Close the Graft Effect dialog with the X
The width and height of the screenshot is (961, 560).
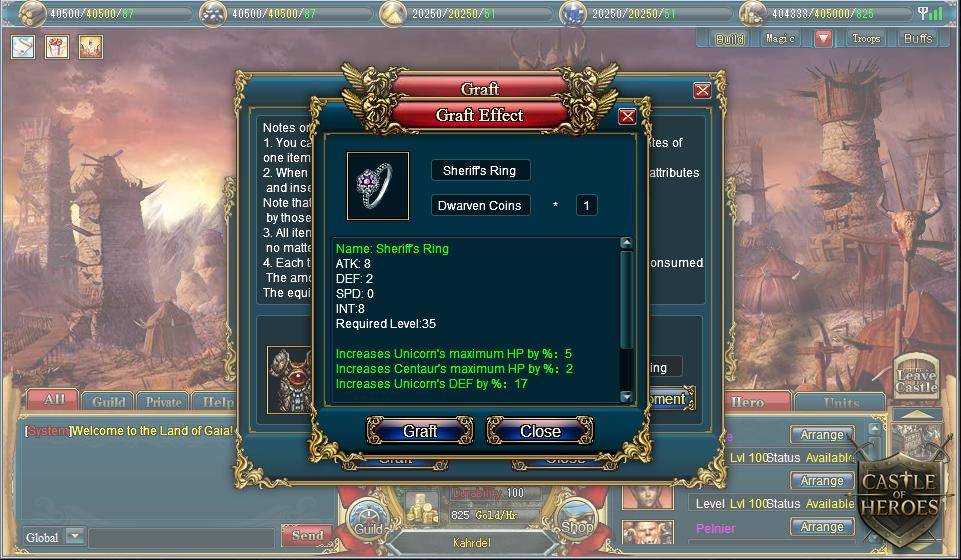627,116
